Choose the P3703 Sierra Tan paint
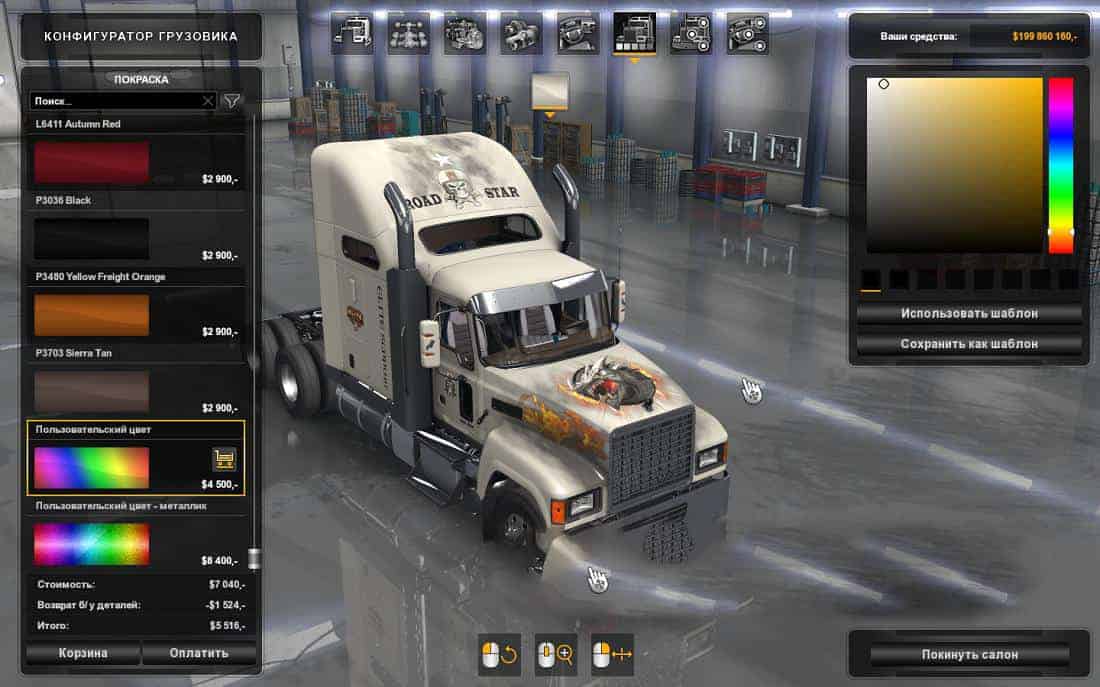 tap(92, 391)
